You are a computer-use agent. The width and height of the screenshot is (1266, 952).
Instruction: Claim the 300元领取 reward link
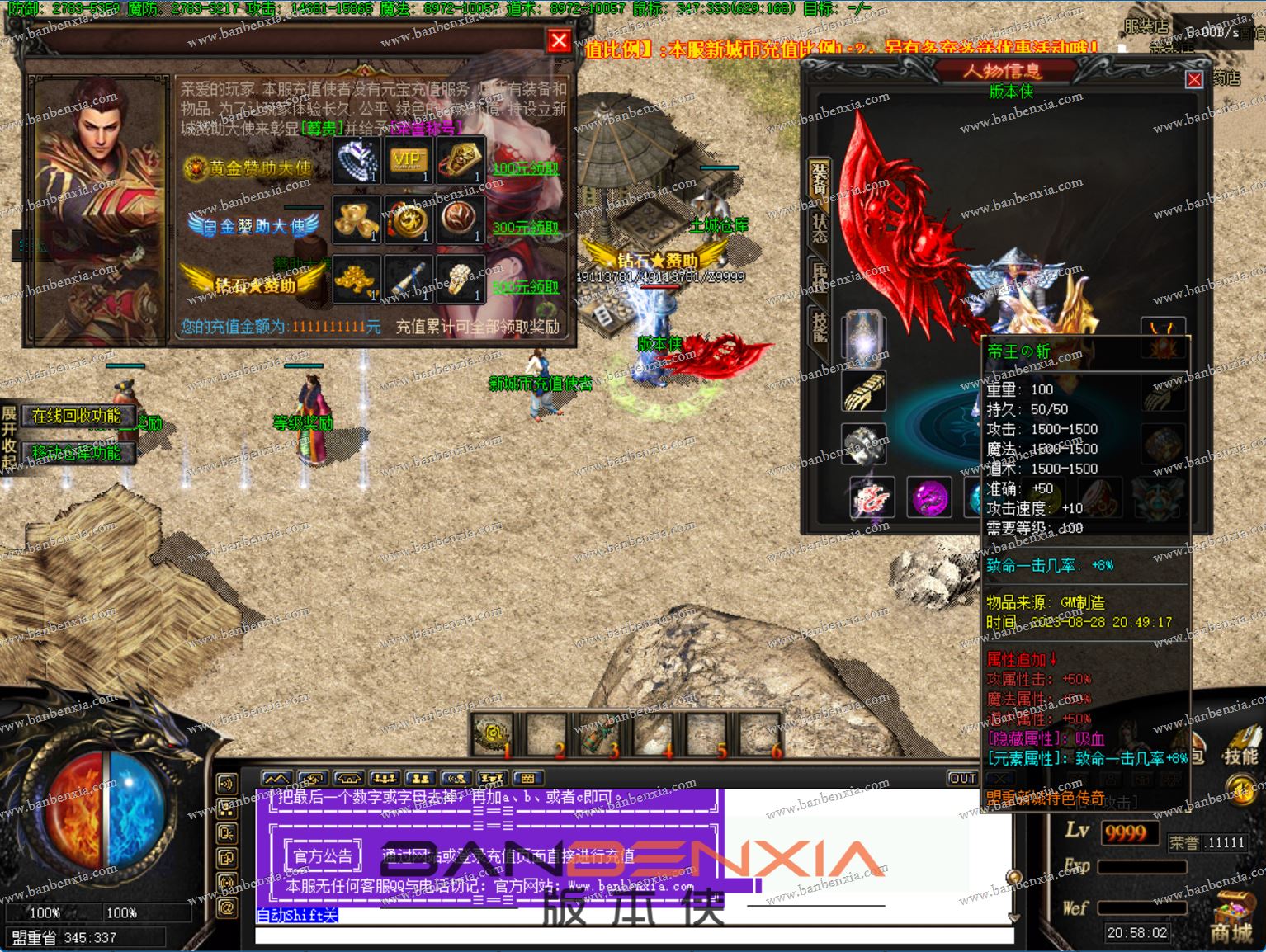pos(526,227)
